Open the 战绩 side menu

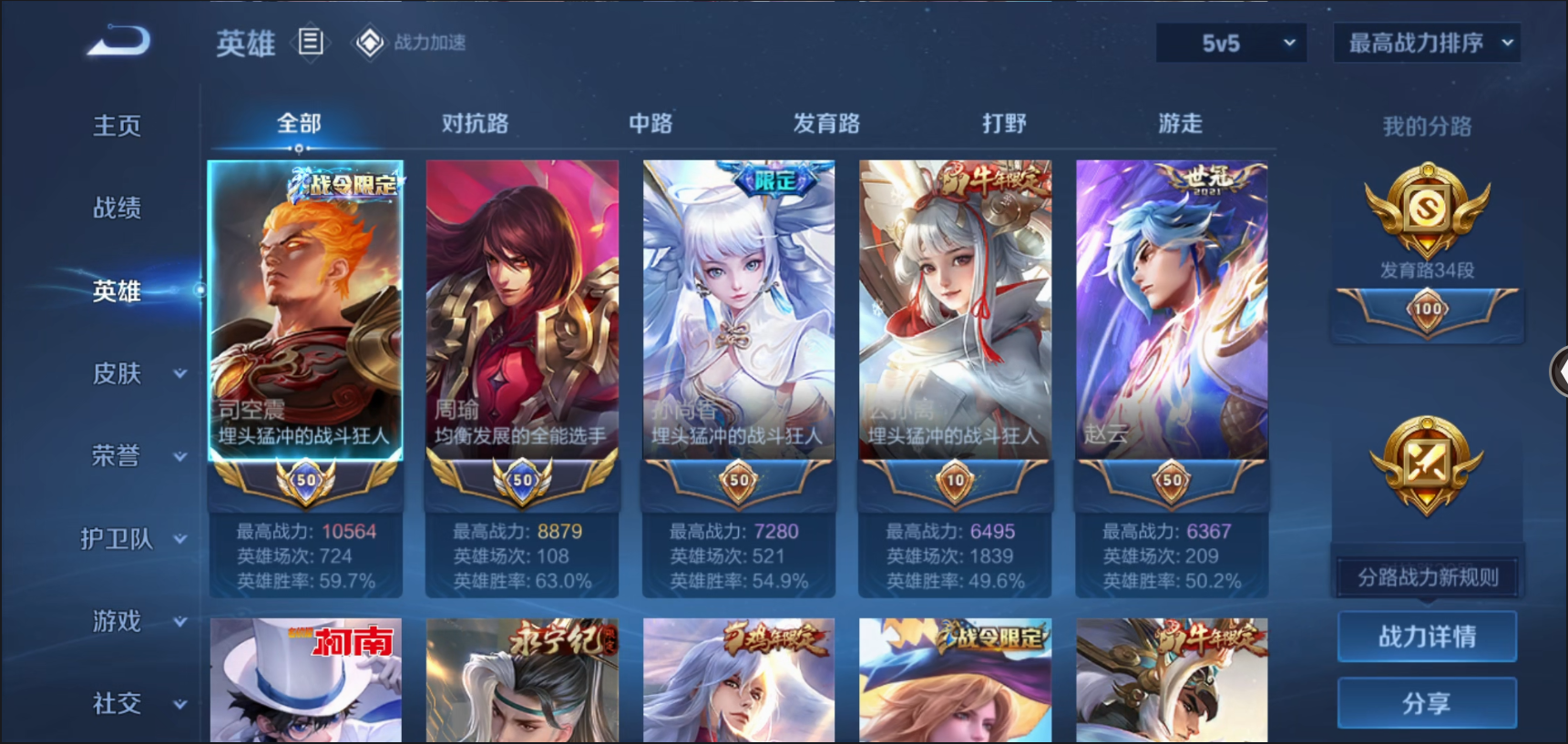(117, 208)
